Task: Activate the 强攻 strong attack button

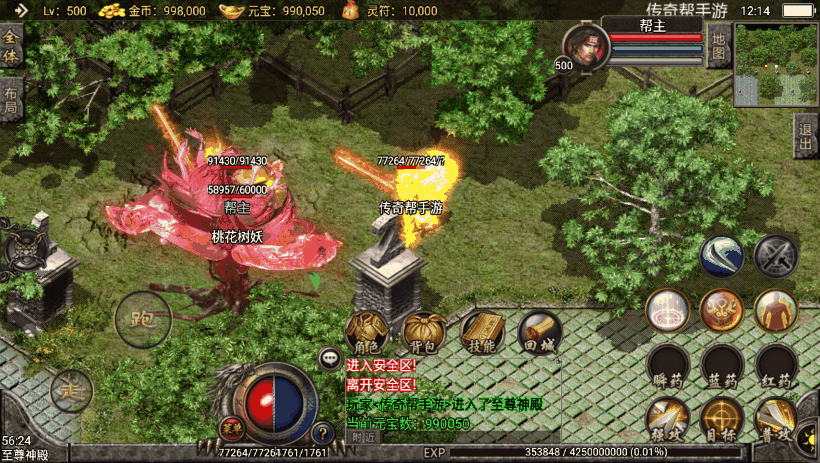Action: (668, 419)
